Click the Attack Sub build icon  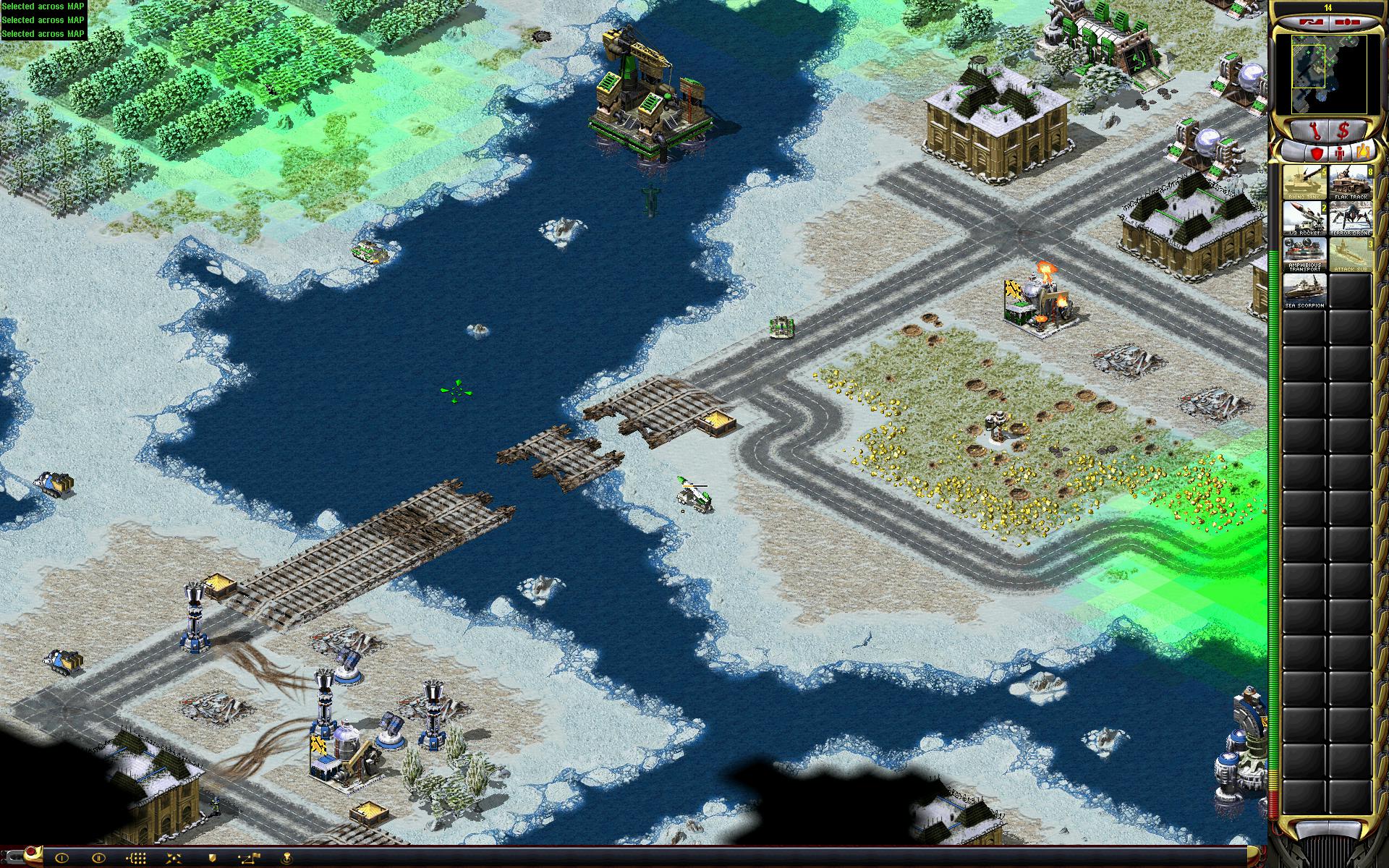1350,255
